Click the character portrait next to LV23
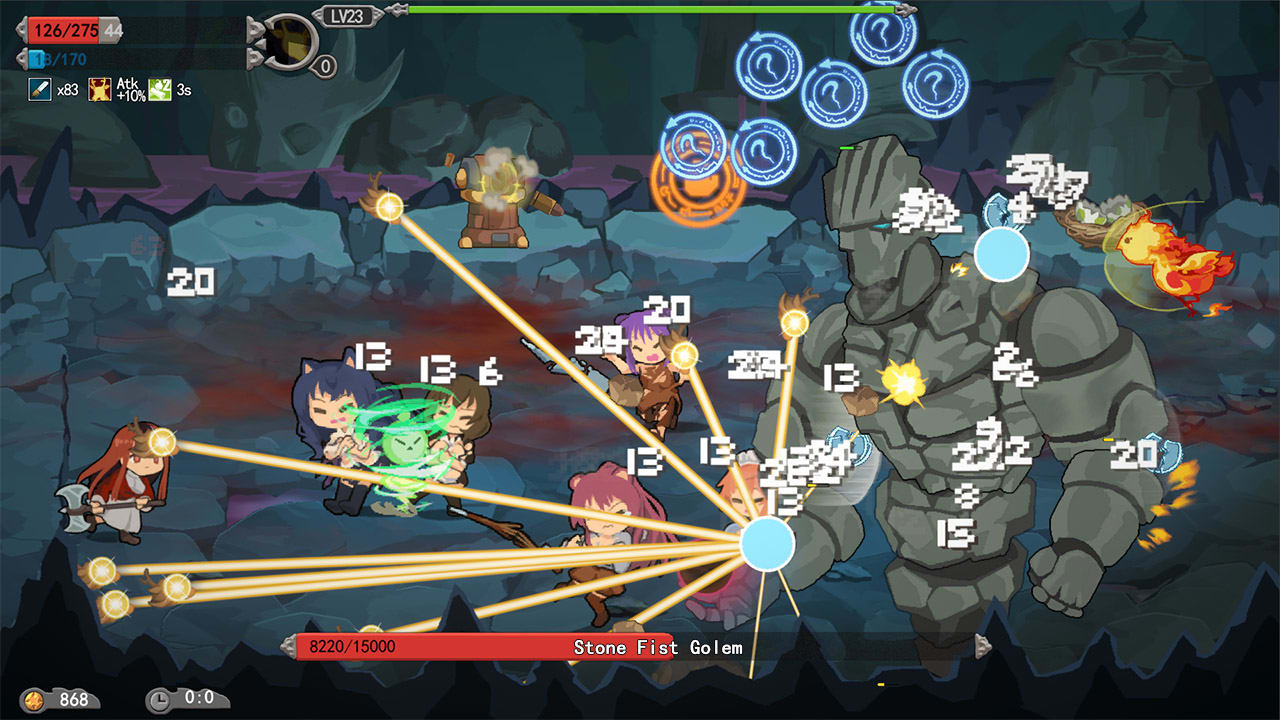Screen dimensions: 1280x720 click(x=291, y=42)
